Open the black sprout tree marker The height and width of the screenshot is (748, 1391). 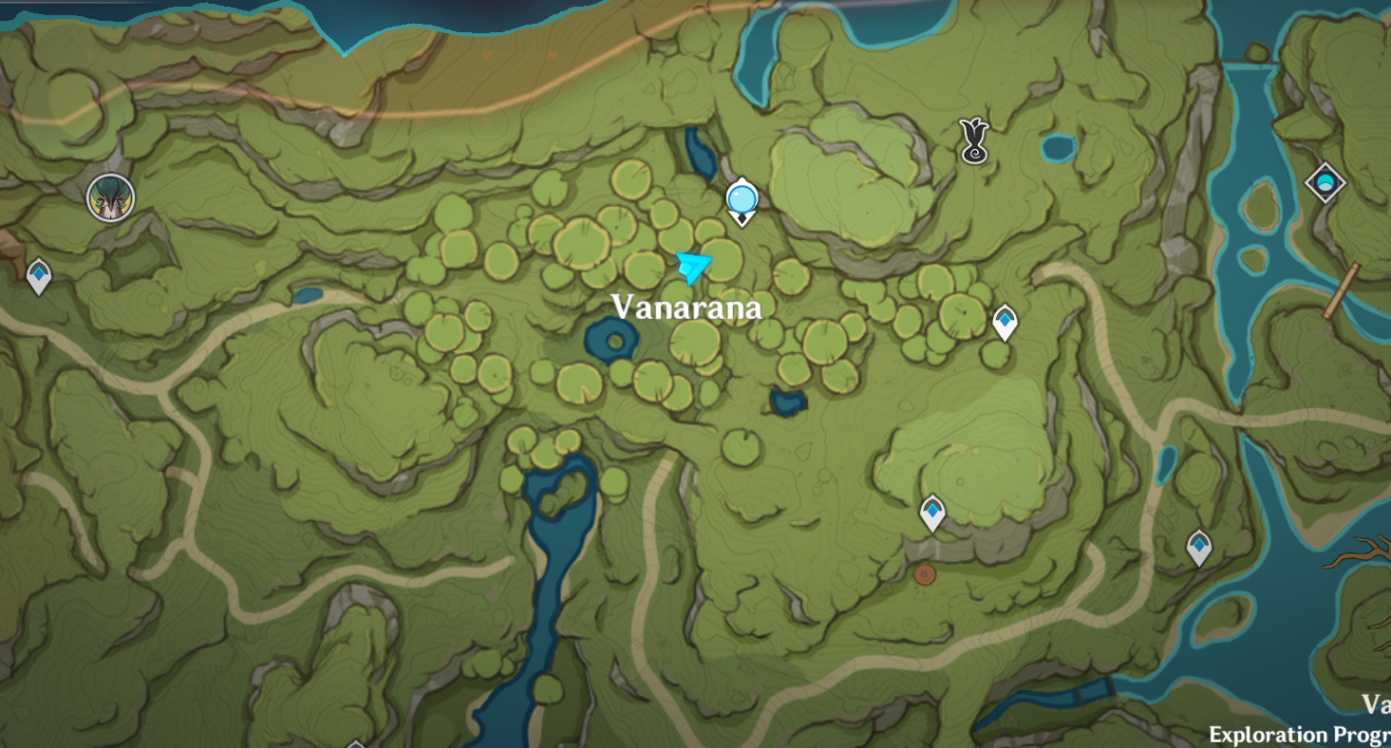click(974, 141)
